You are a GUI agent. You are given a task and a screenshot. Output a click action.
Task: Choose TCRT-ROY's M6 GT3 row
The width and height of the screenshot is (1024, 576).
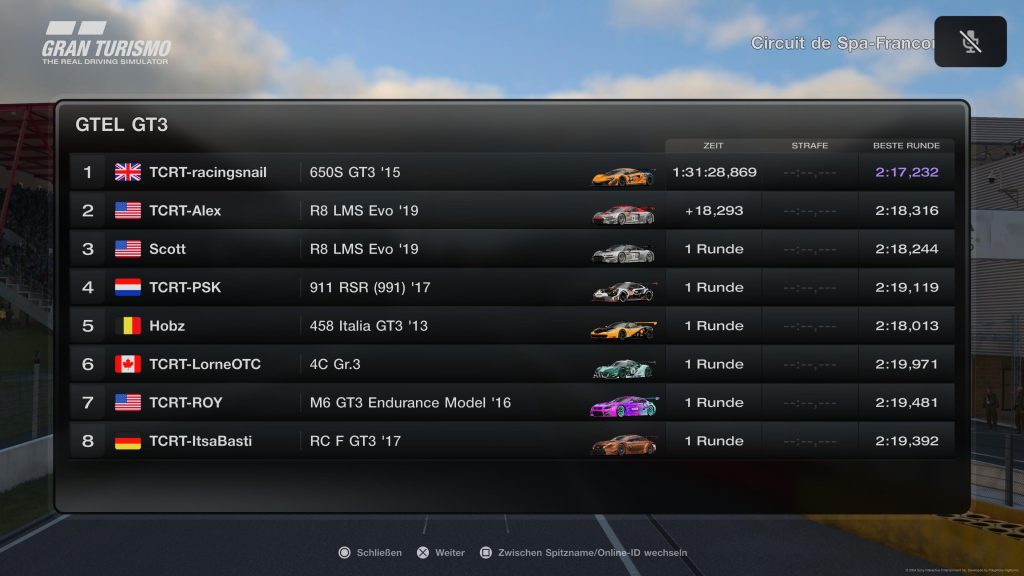tap(510, 403)
